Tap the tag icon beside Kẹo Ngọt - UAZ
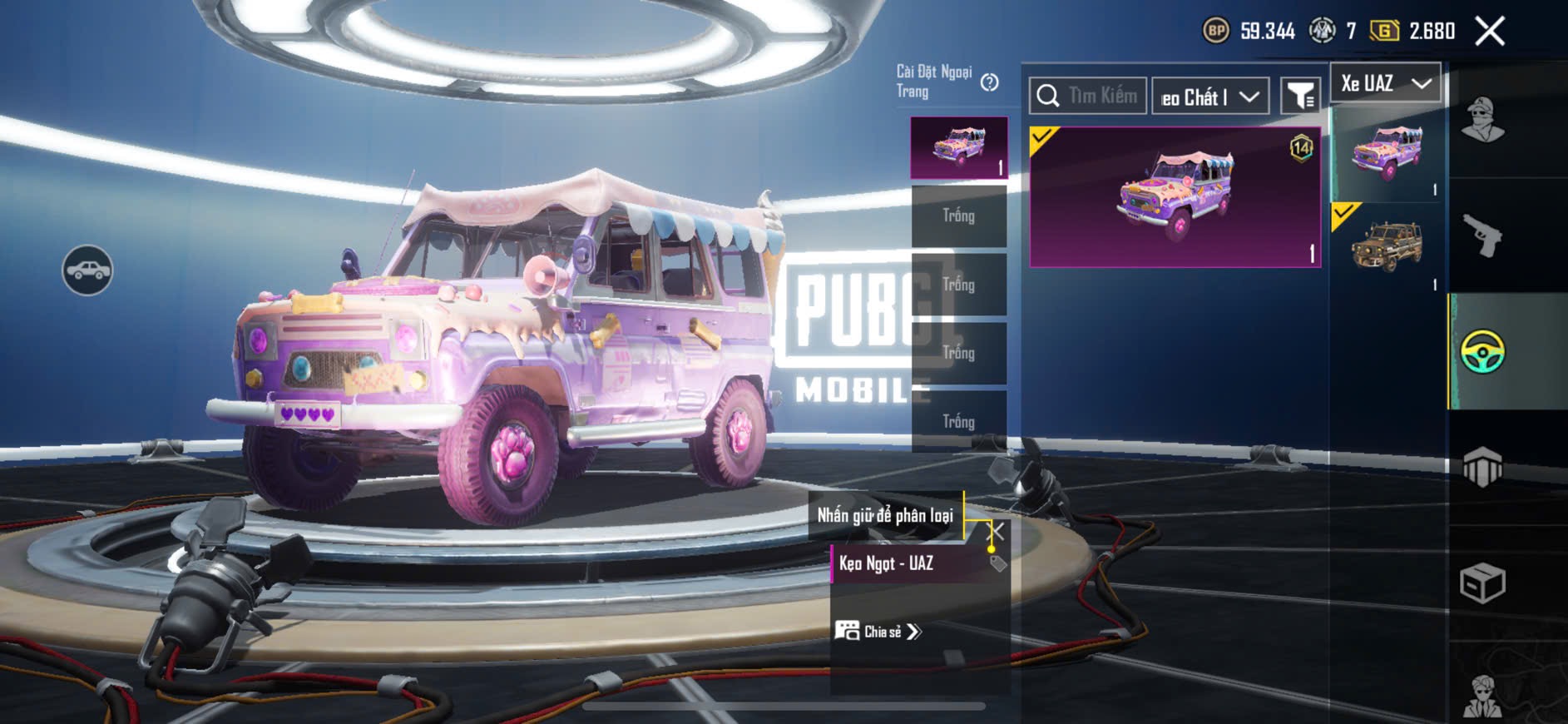This screenshot has height=724, width=1568. 998,563
